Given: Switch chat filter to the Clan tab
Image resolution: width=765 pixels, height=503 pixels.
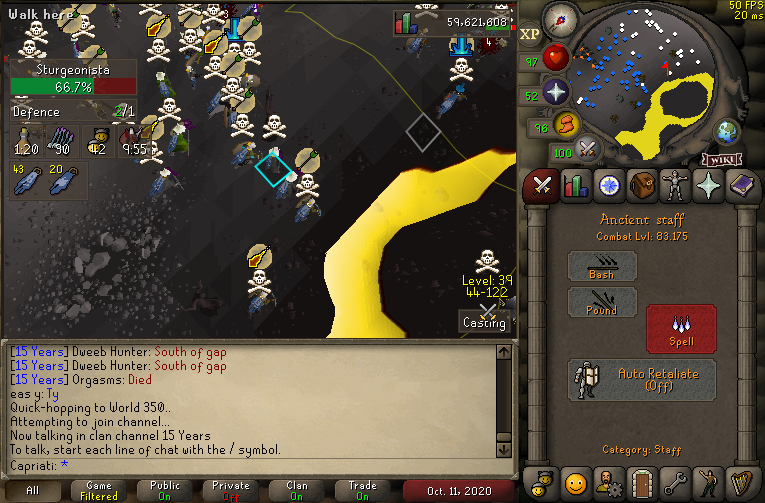Looking at the screenshot, I should point(297,490).
